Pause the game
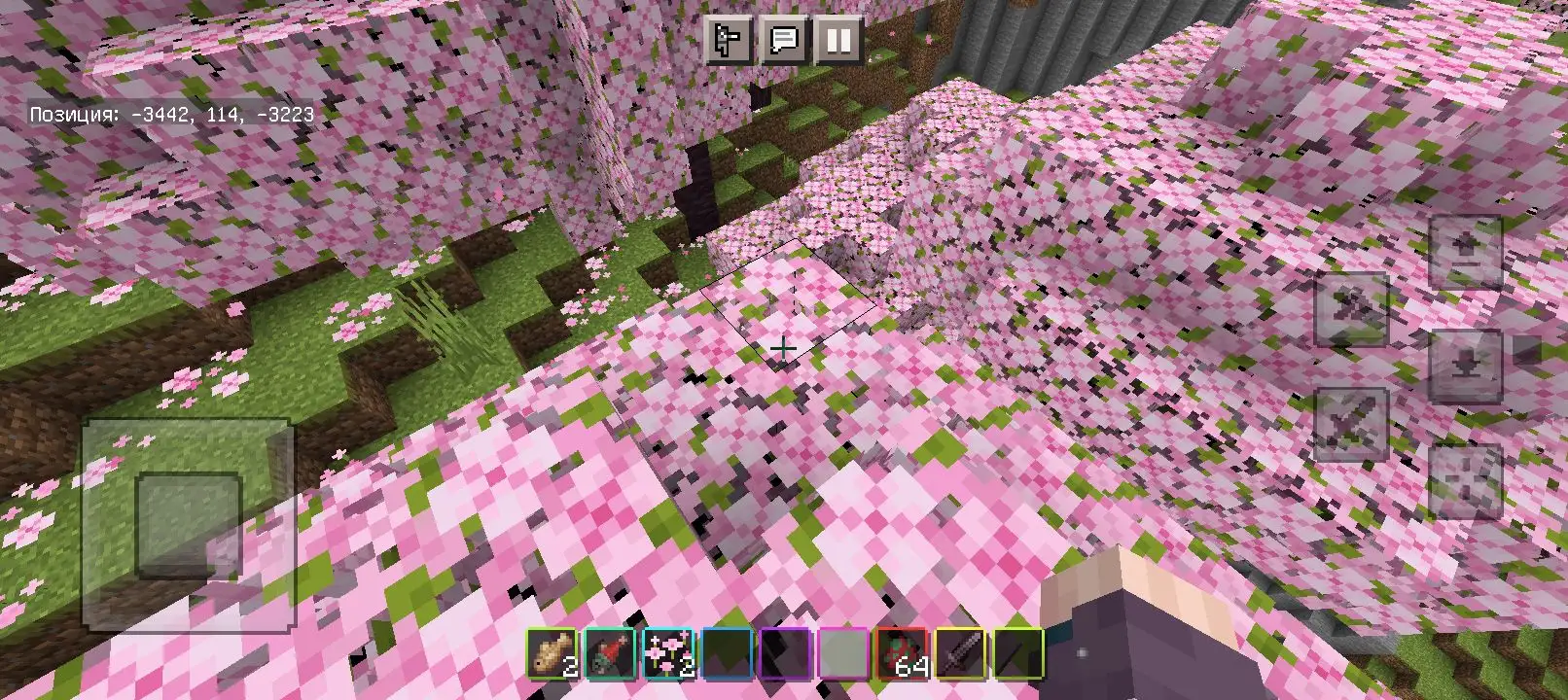1568x700 pixels. 838,40
